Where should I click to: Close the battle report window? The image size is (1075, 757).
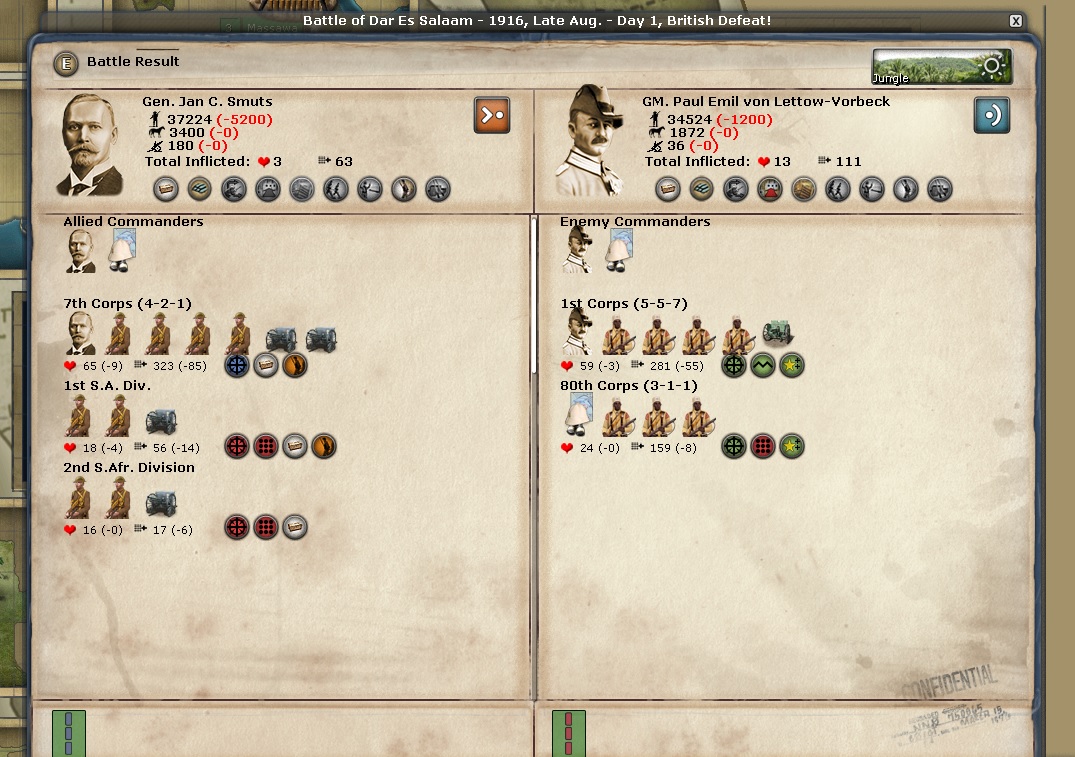(1016, 21)
